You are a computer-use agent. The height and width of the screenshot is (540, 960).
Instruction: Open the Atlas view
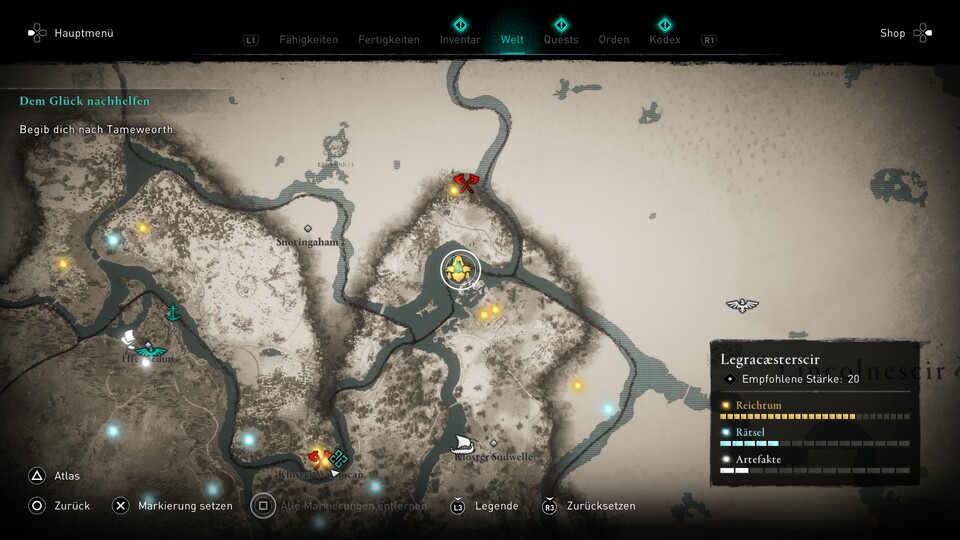tap(68, 476)
